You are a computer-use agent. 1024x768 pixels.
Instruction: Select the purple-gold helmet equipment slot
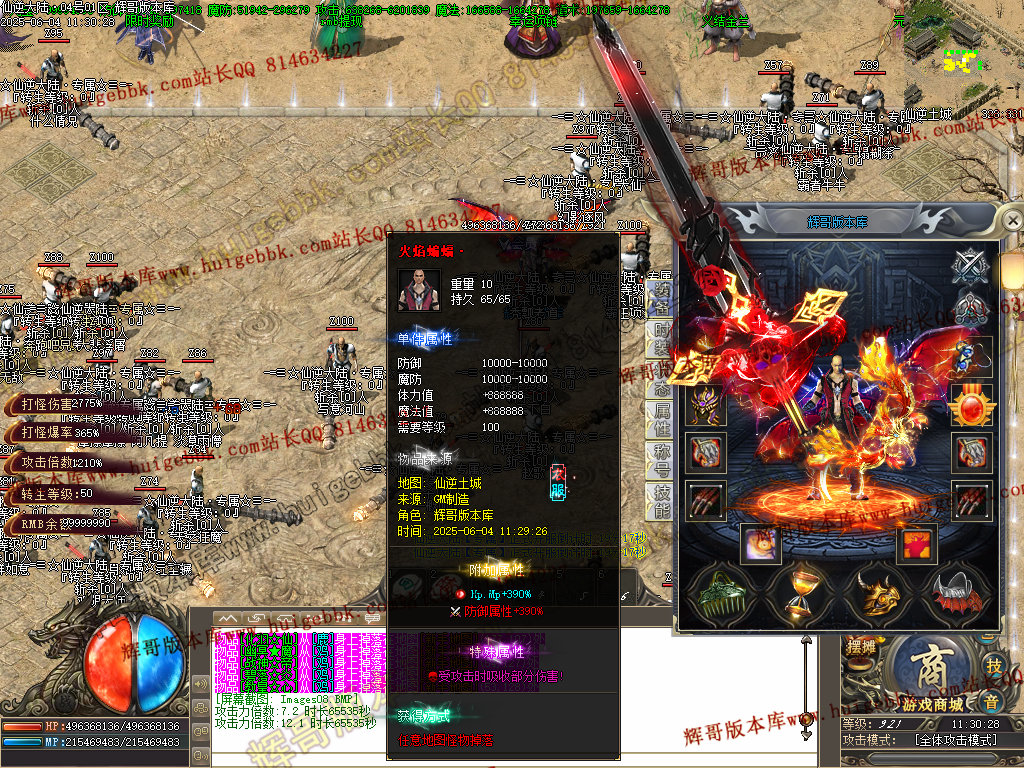pyautogui.click(x=705, y=405)
